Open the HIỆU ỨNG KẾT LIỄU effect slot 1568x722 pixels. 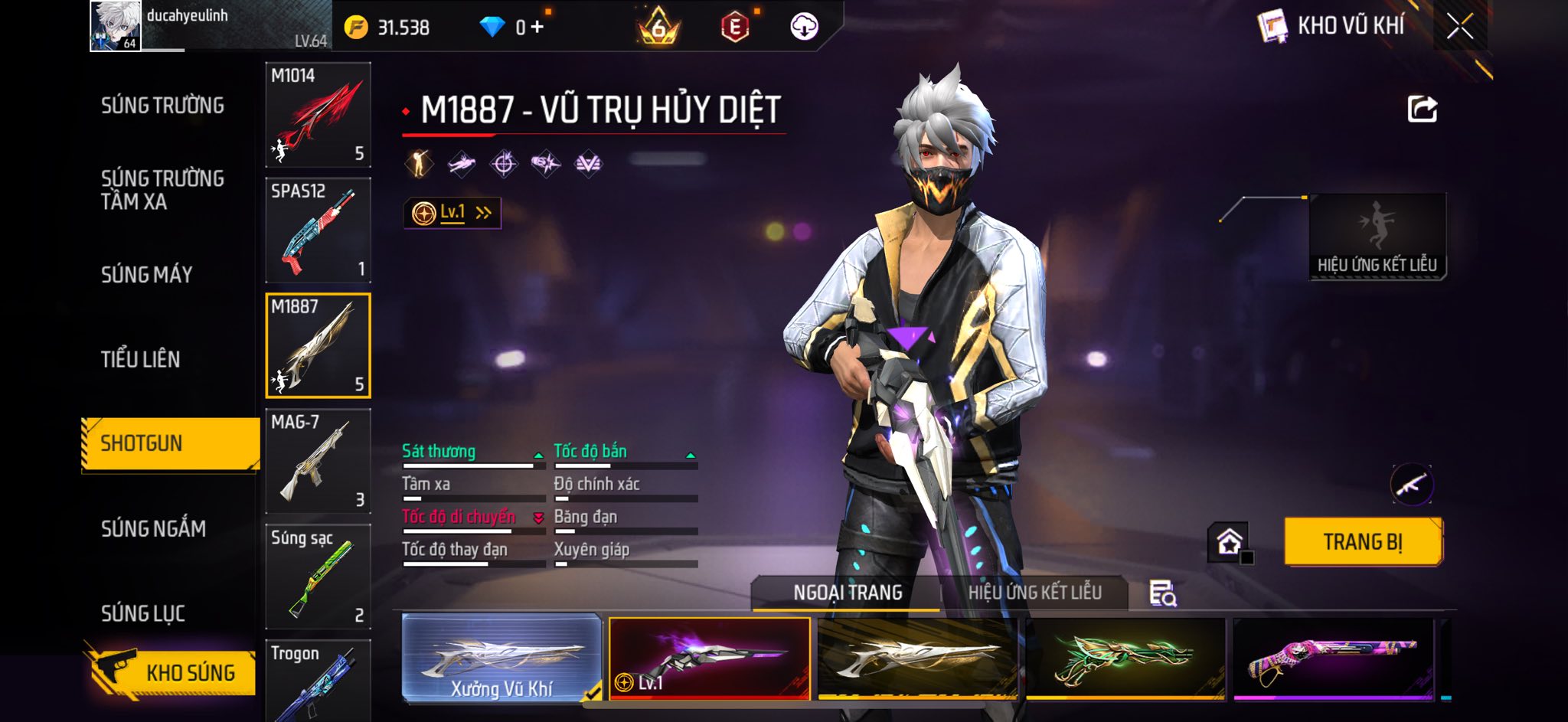pos(1377,236)
